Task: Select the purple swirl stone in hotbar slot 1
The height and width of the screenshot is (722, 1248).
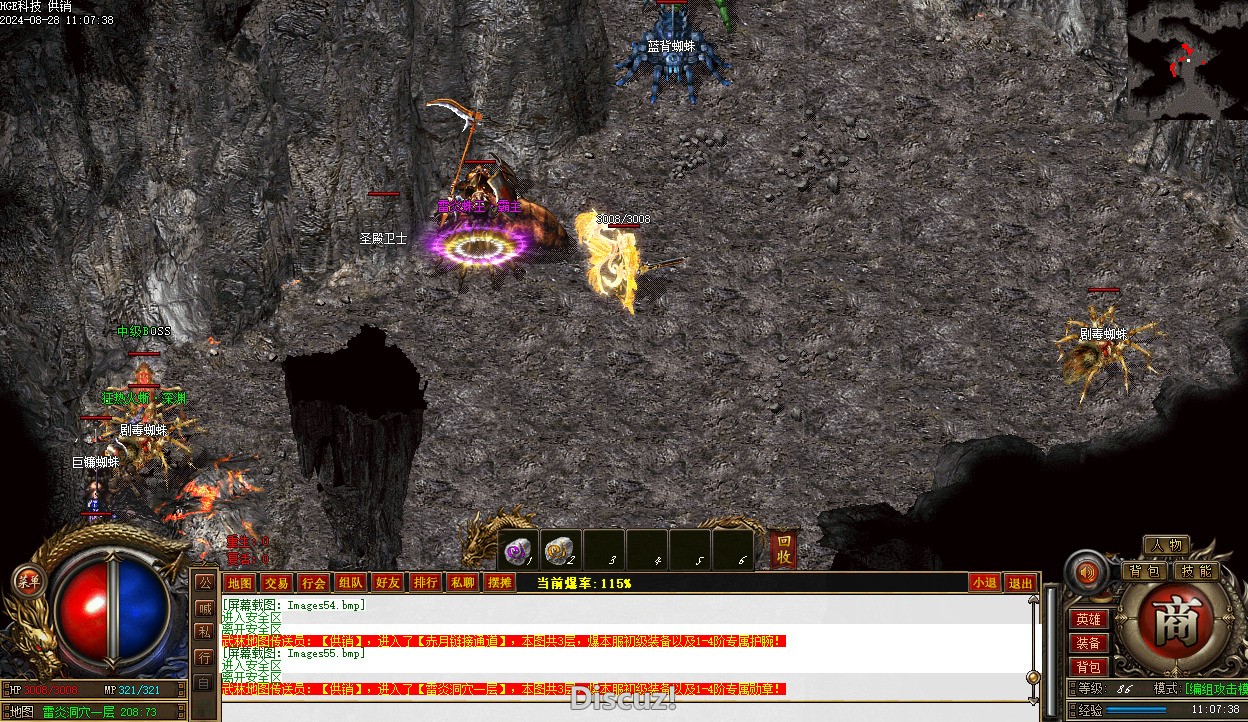Action: coord(518,549)
